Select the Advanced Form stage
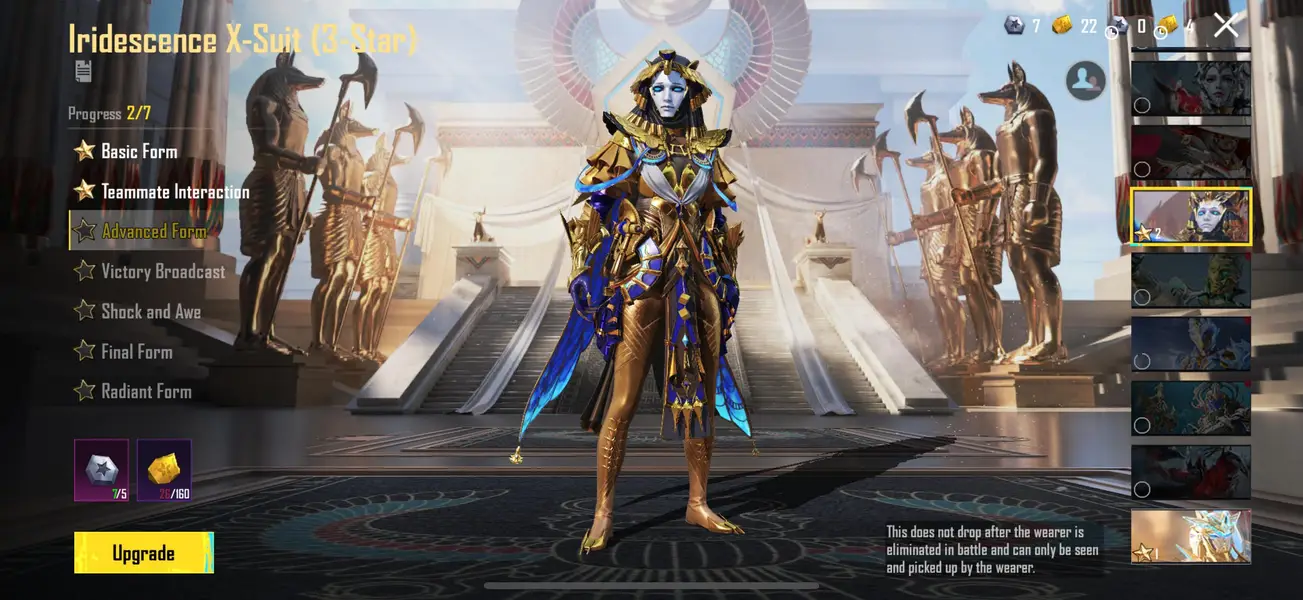This screenshot has width=1303, height=600. click(153, 231)
